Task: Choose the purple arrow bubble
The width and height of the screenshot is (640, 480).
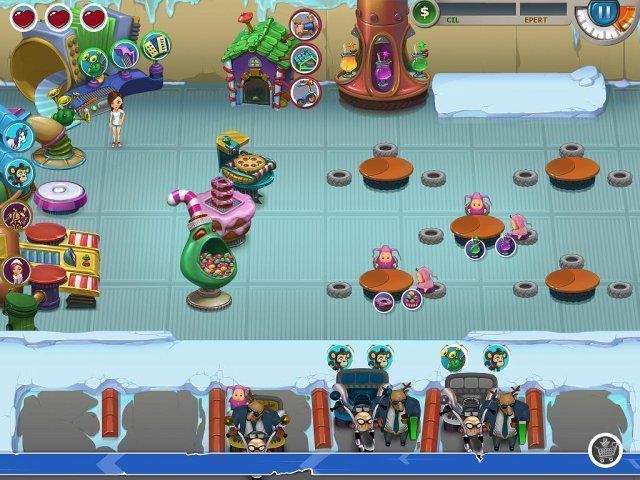Action: [125, 53]
